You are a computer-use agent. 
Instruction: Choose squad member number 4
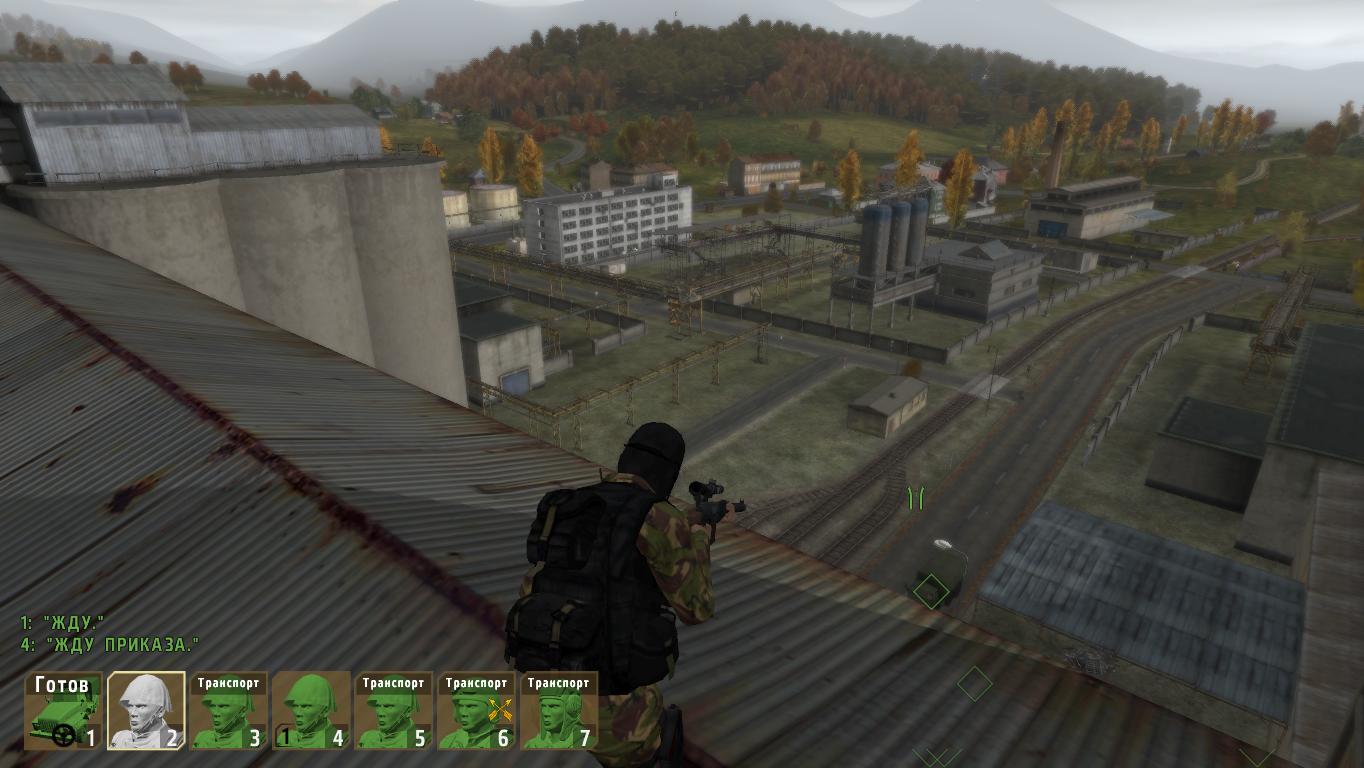pos(311,711)
